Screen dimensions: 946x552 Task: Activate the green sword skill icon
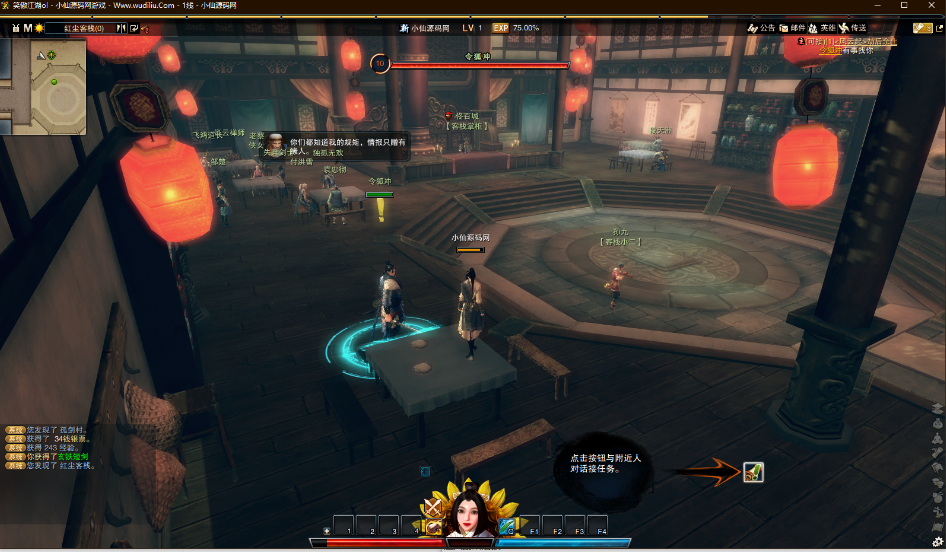(x=506, y=525)
